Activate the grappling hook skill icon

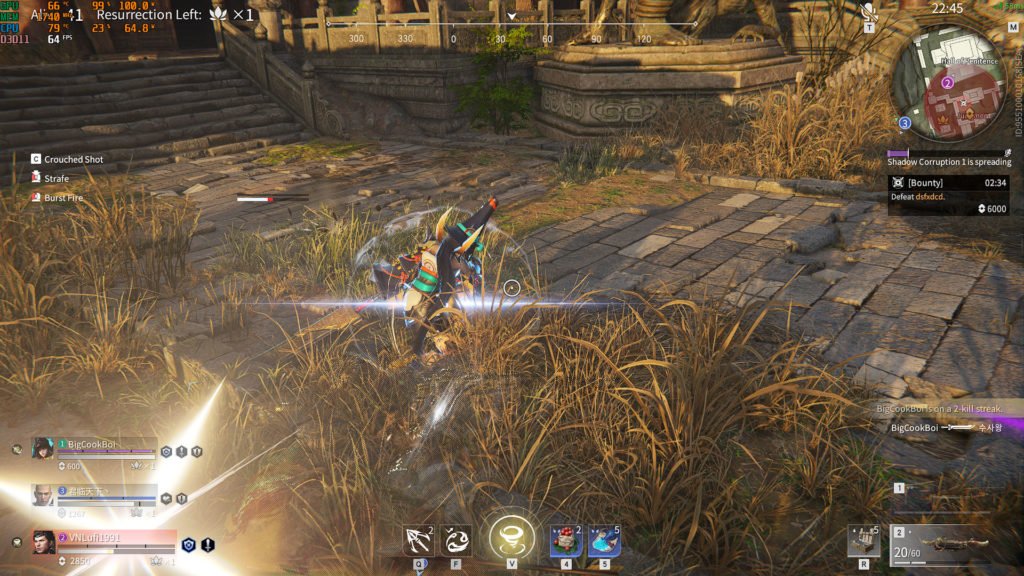click(x=416, y=540)
